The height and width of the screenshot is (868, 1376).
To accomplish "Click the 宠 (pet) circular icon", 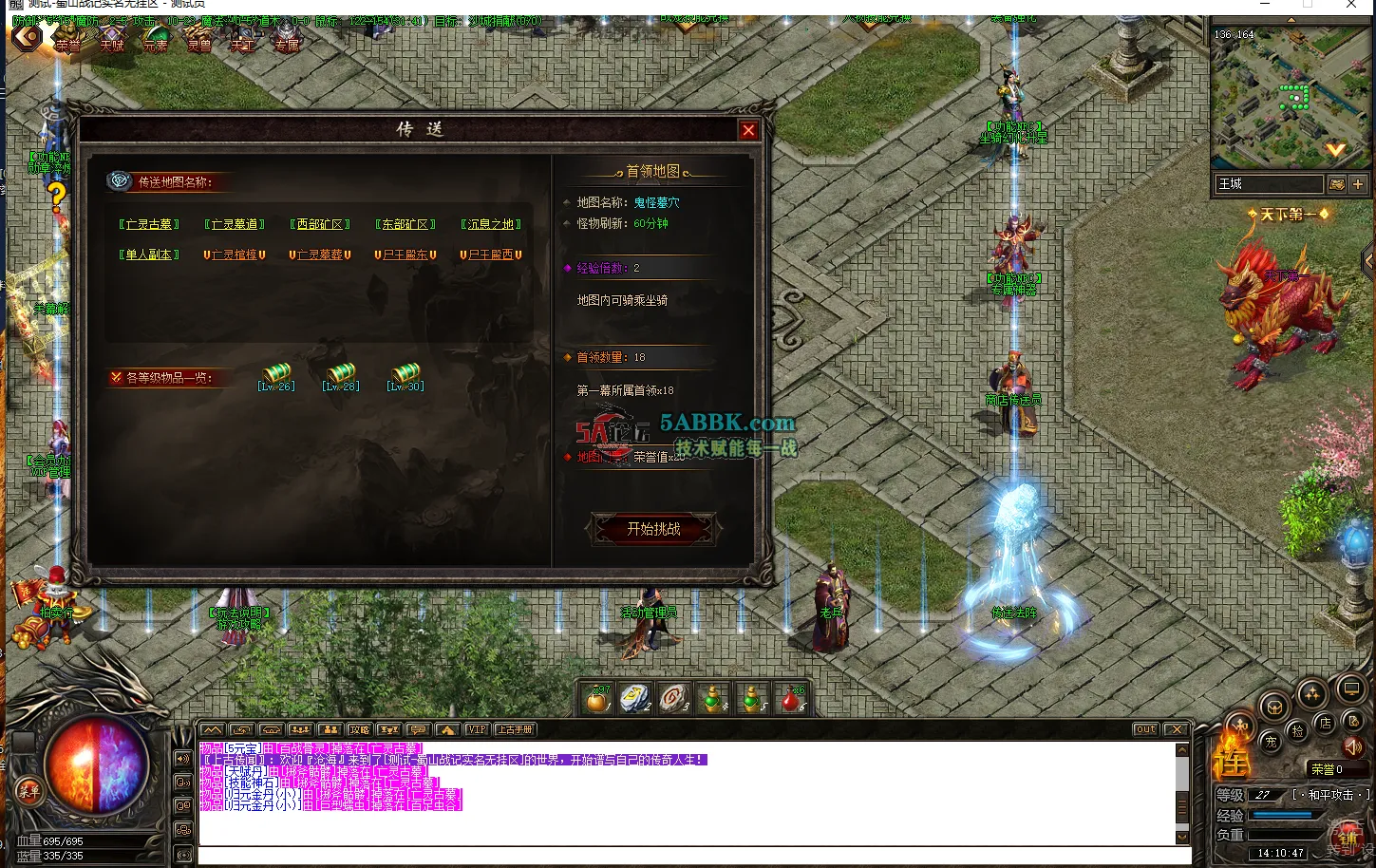I will pos(1271,742).
